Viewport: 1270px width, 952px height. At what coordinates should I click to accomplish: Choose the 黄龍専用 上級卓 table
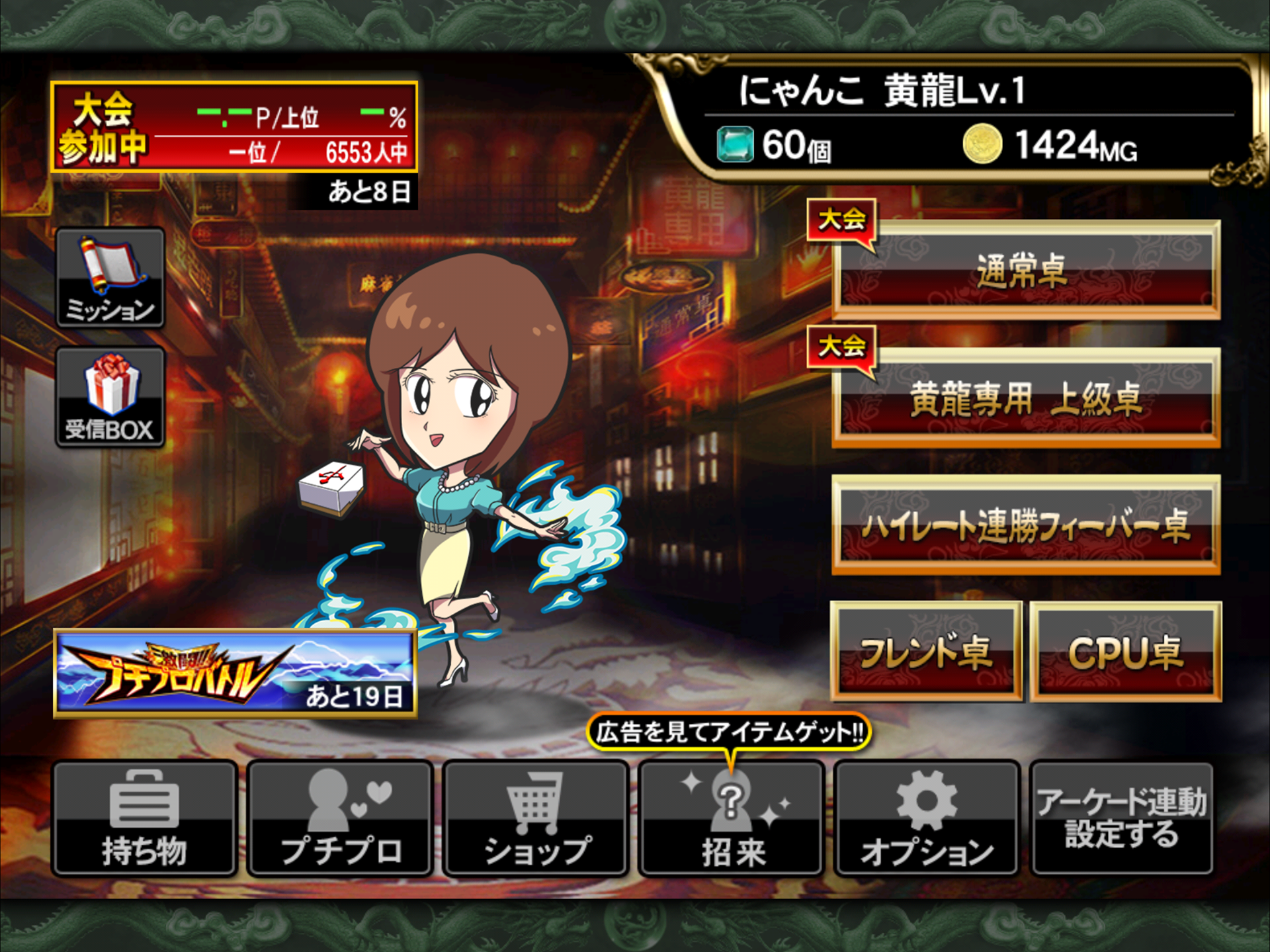pos(1025,398)
